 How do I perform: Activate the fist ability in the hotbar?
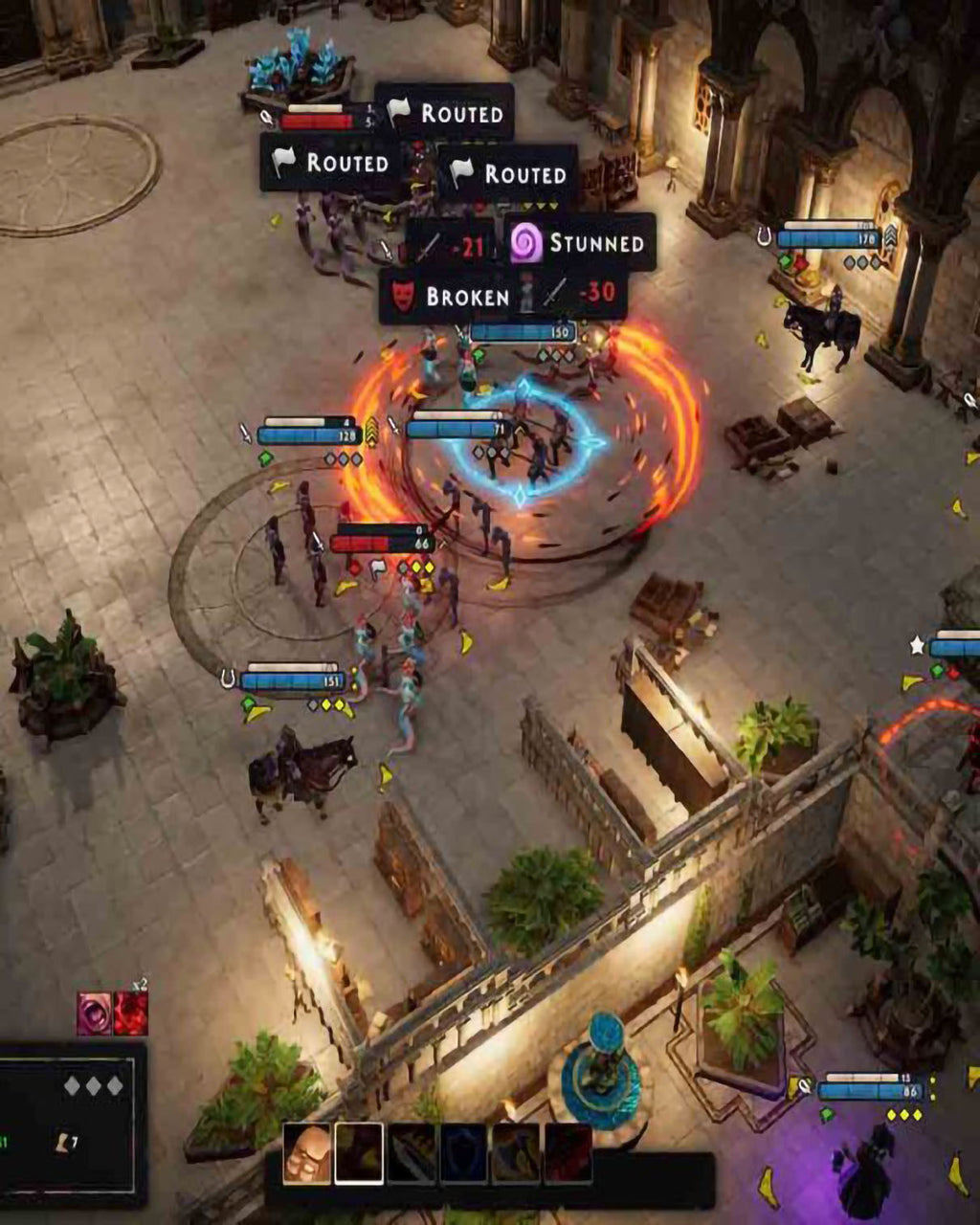point(306,1153)
